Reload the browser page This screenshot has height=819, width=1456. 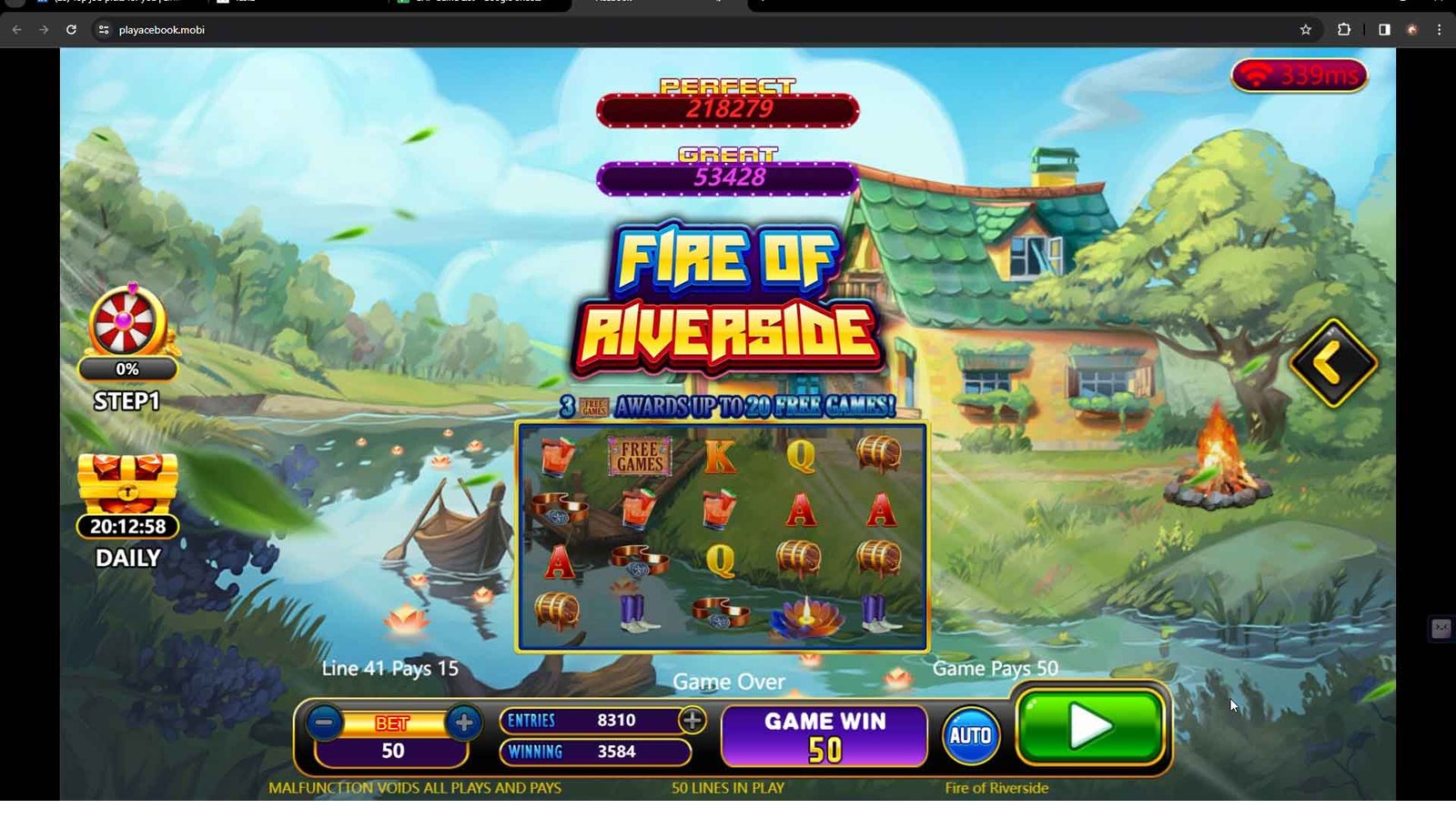(x=71, y=30)
